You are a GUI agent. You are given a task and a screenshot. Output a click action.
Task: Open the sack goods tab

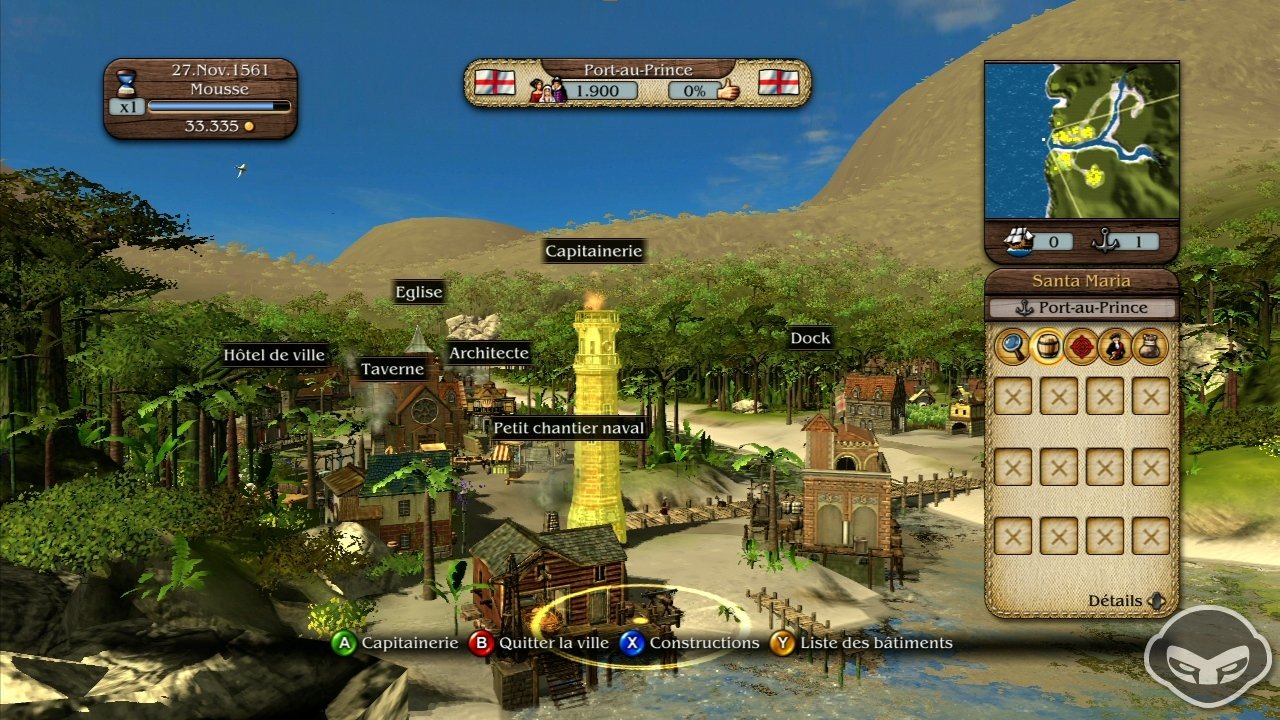coord(1150,346)
